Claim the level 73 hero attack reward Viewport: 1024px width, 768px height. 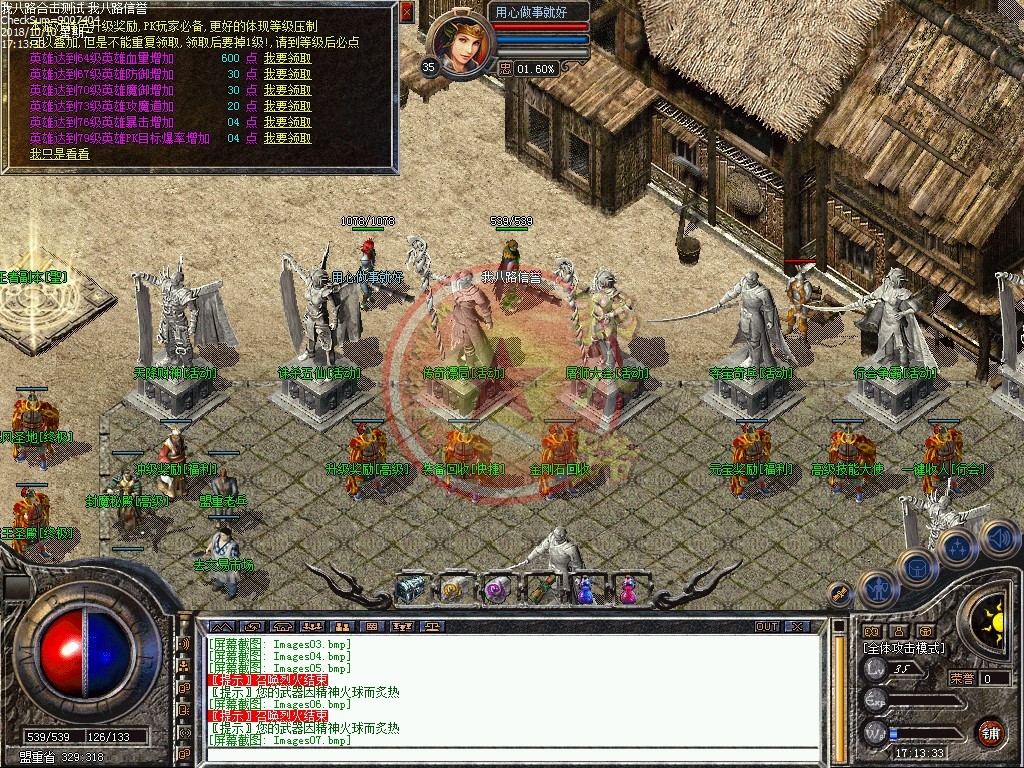[287, 106]
